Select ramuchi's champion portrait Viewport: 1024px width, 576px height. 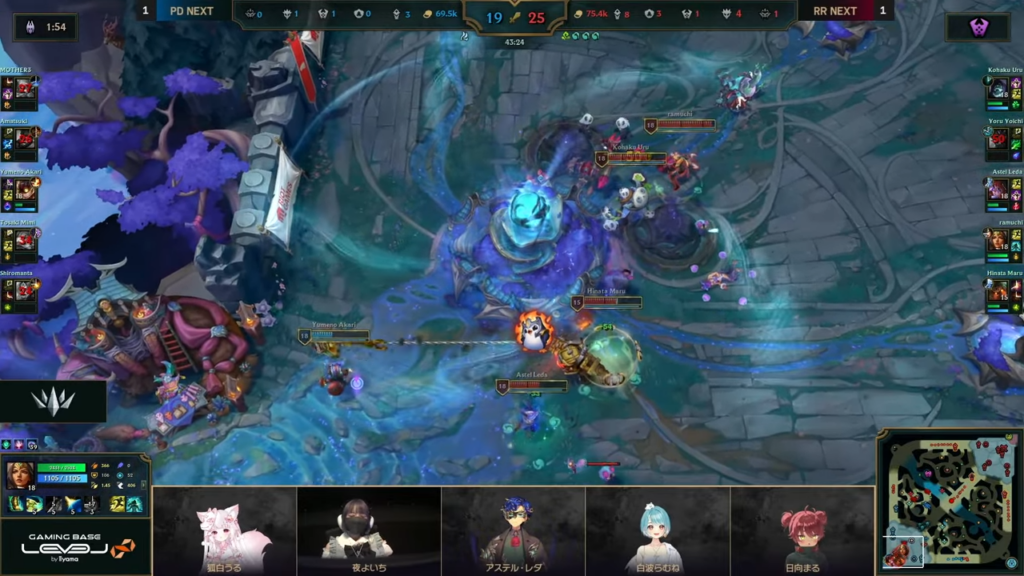point(997,241)
